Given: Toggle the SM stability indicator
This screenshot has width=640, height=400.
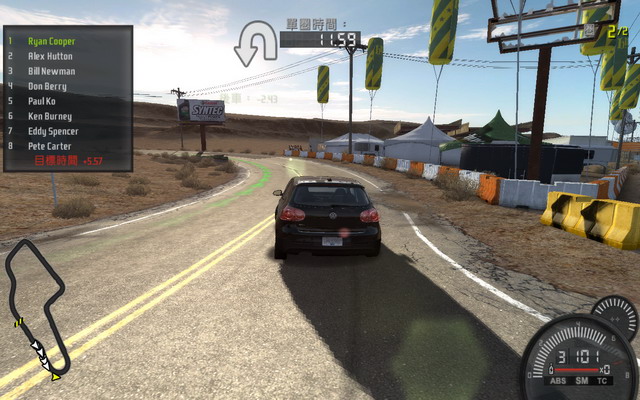Looking at the screenshot, I should [x=582, y=379].
